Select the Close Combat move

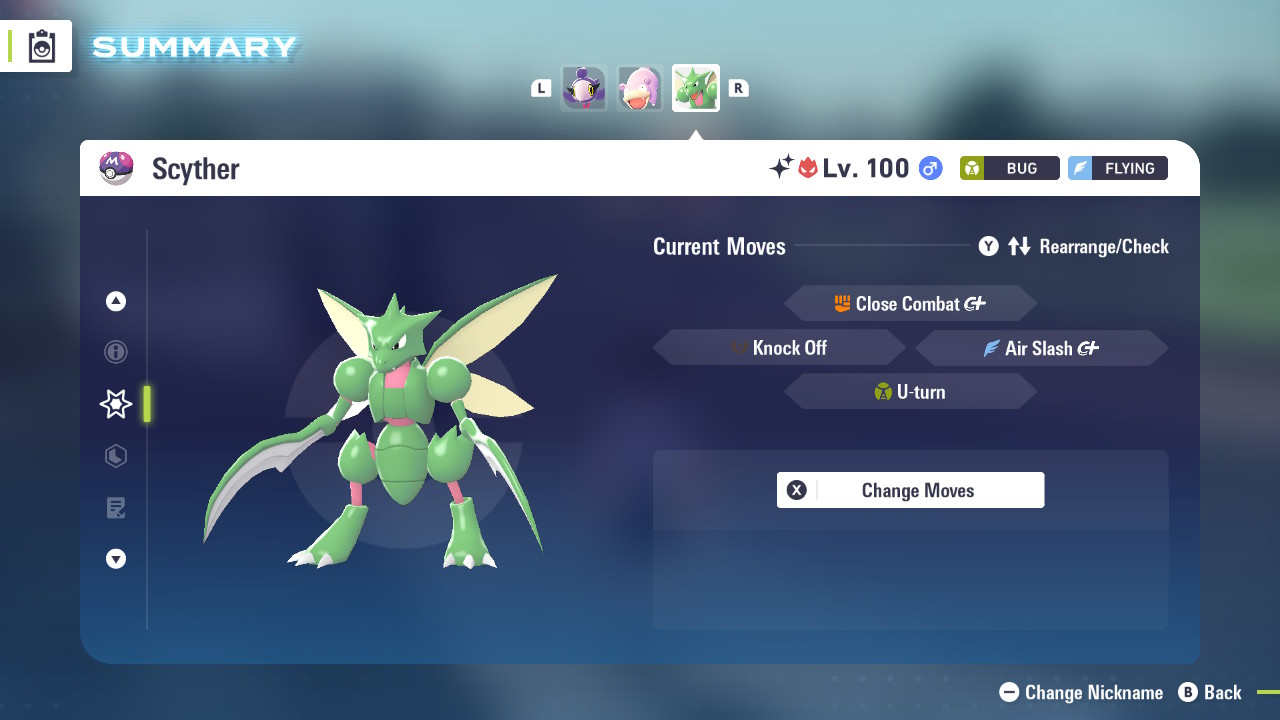point(910,303)
